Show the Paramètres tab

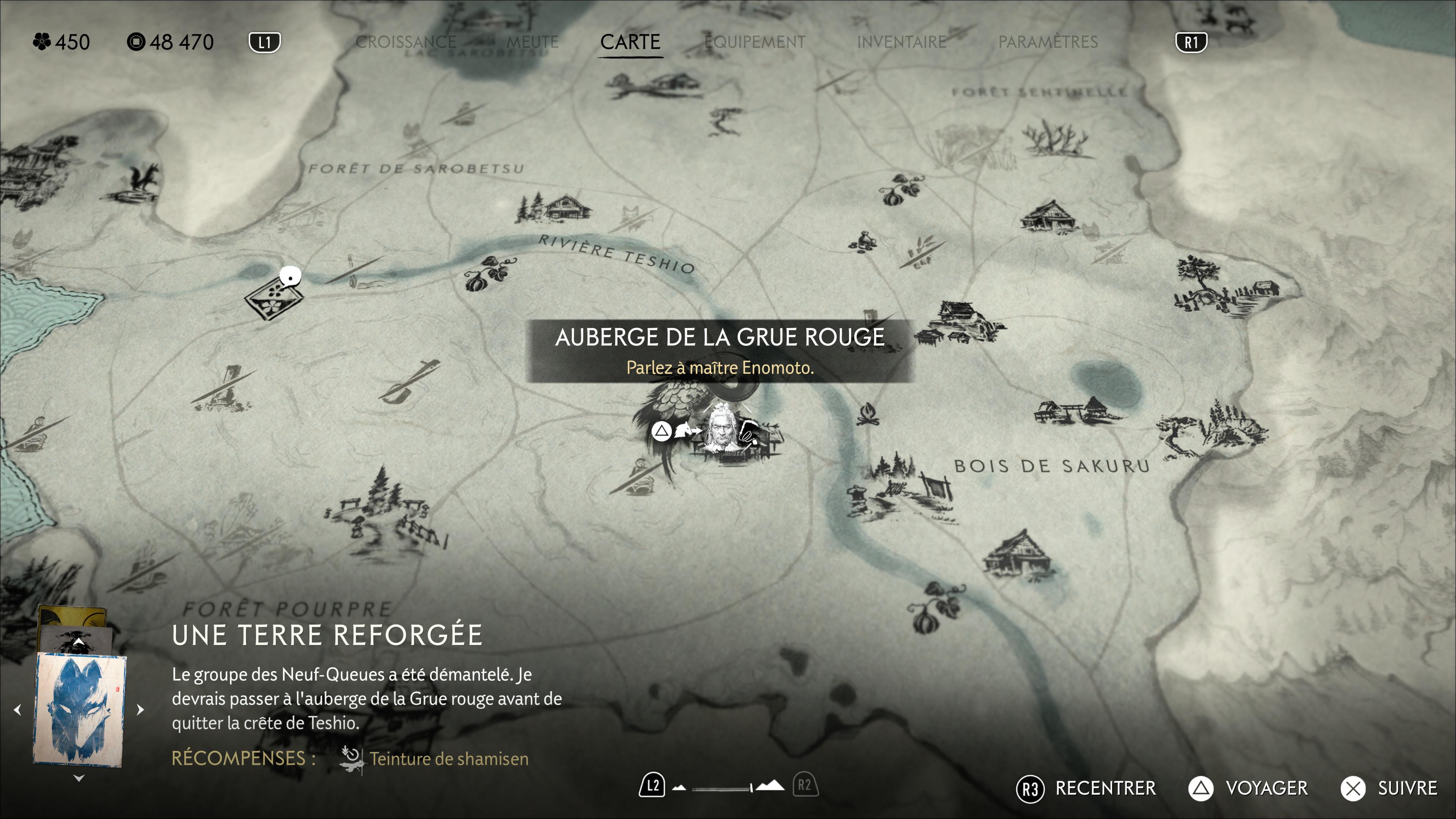[x=1048, y=42]
